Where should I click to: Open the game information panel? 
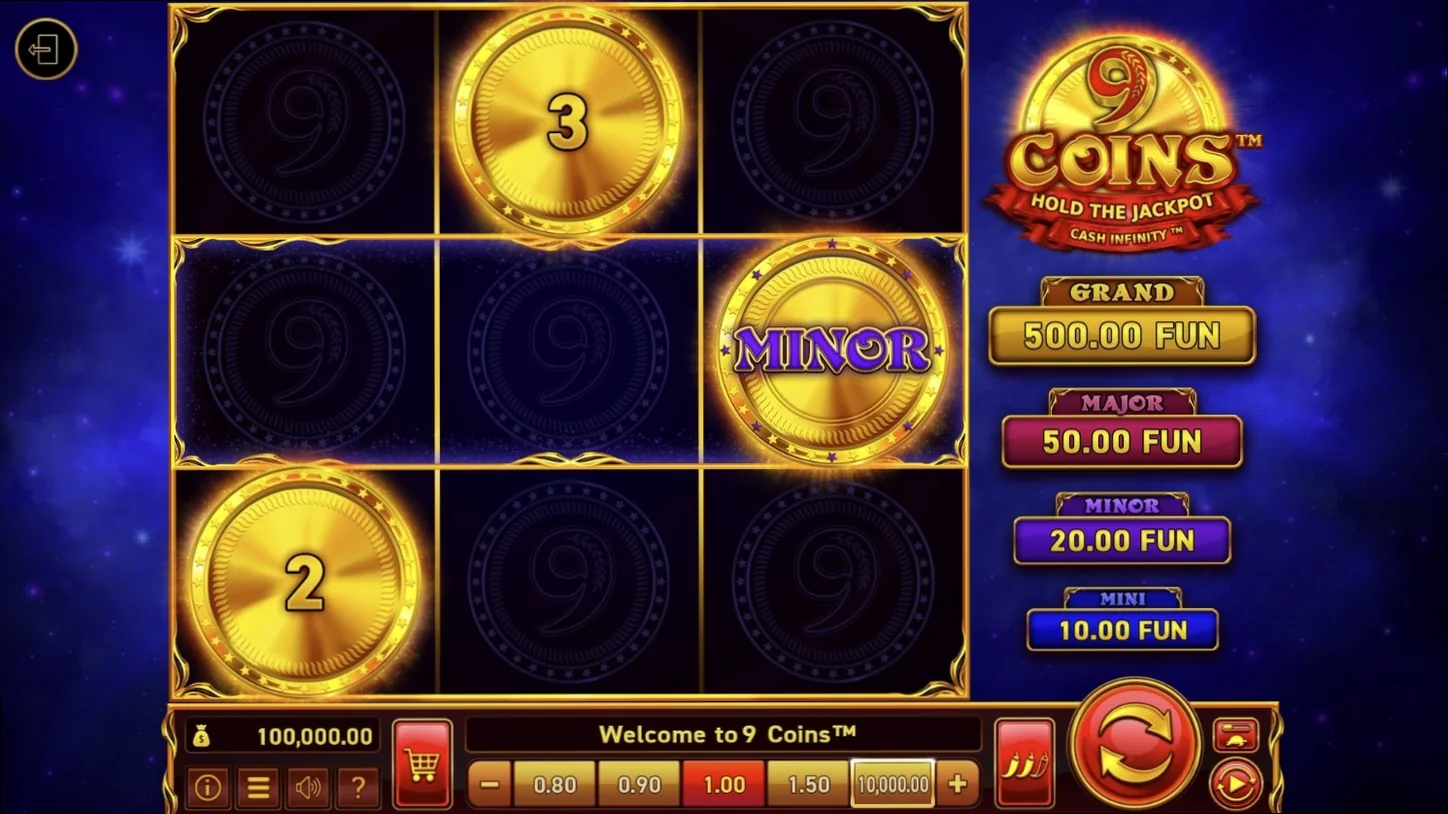[207, 787]
